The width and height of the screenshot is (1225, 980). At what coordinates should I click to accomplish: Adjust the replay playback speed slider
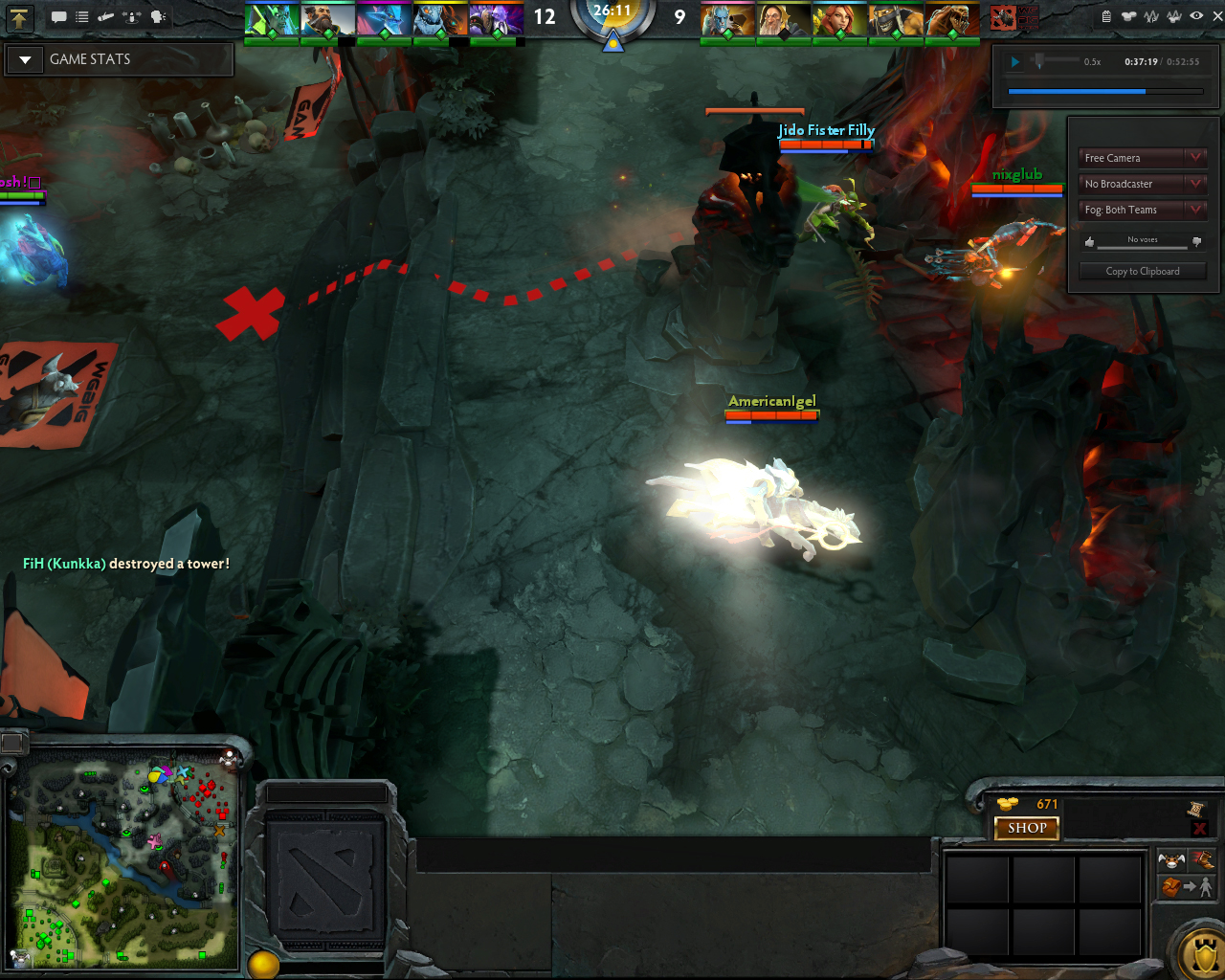[1039, 61]
